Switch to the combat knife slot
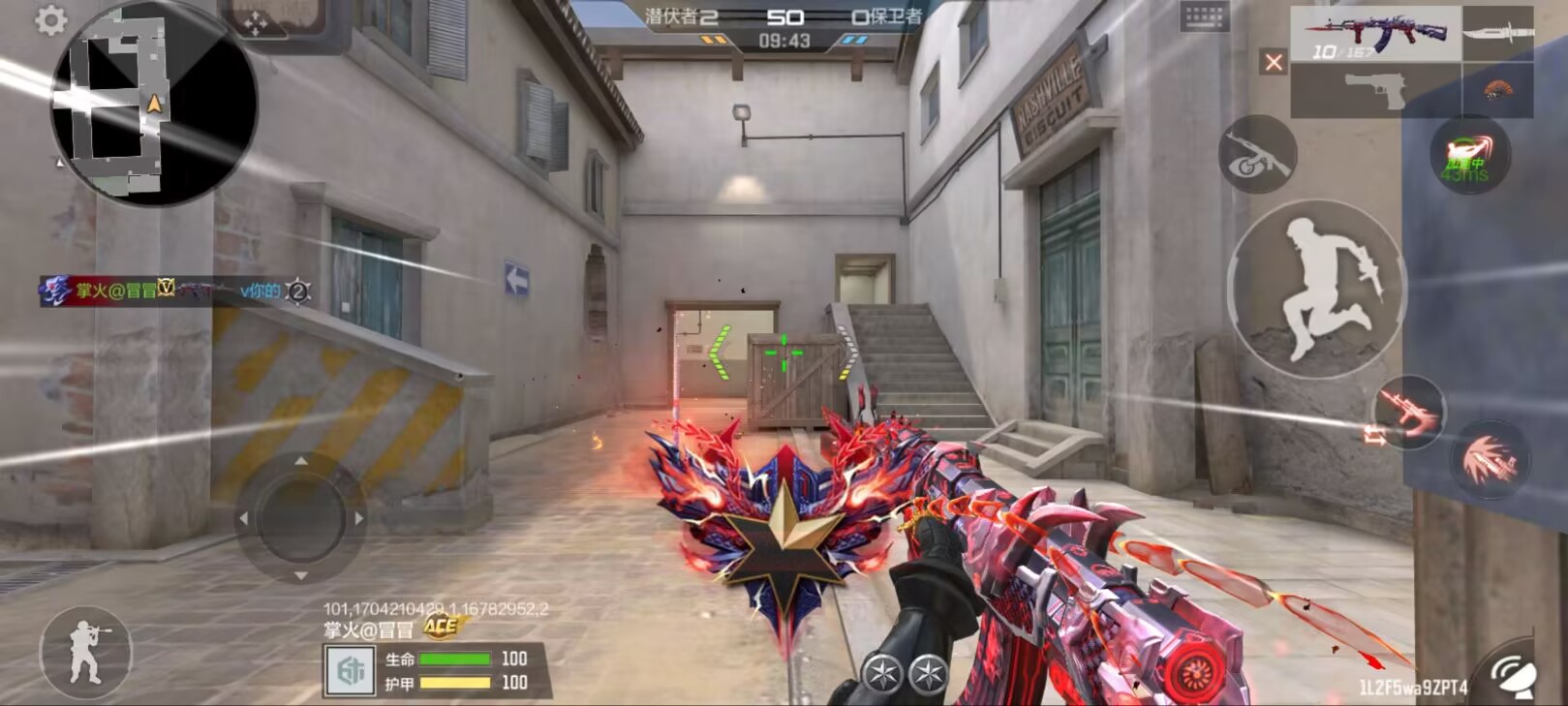This screenshot has width=1568, height=706. pos(1497,34)
